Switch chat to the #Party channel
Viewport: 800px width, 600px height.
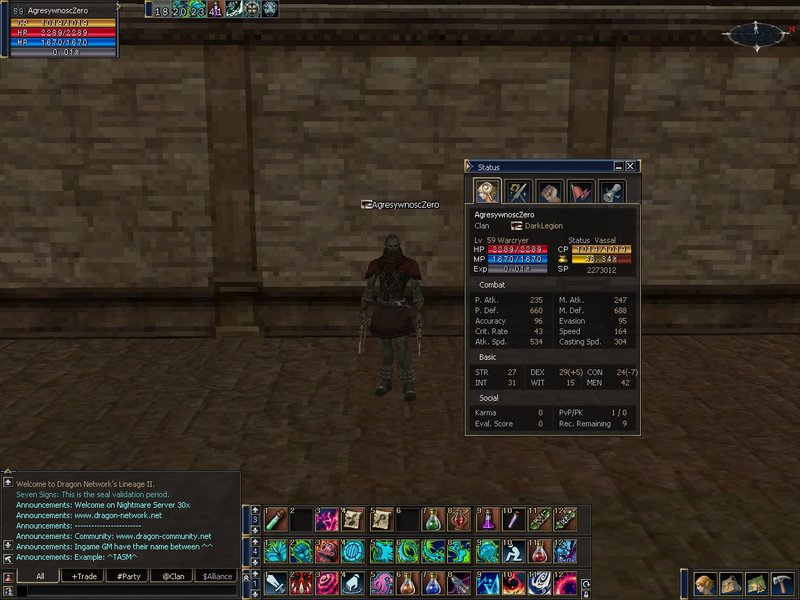point(128,576)
